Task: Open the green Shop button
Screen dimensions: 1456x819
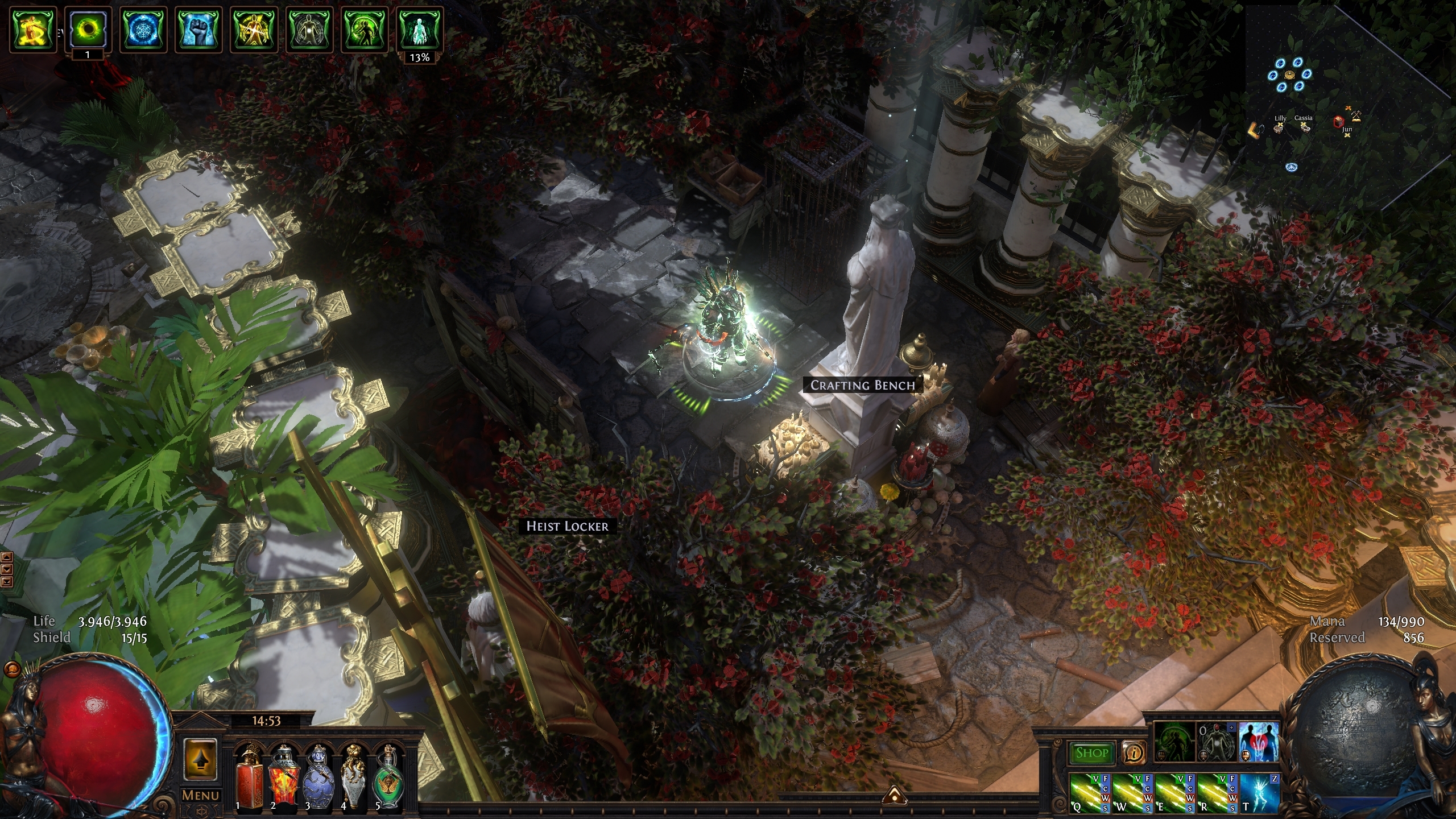Action: [x=1091, y=753]
